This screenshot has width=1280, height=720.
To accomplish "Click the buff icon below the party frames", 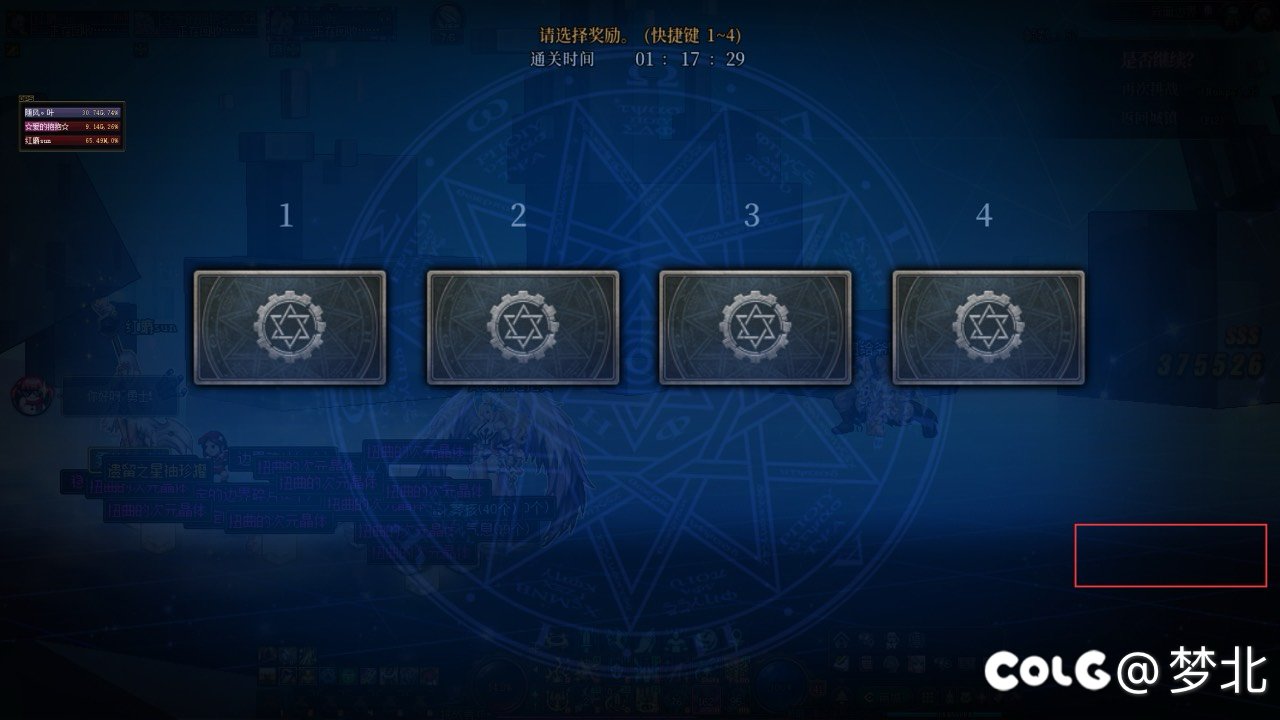I will [14, 48].
